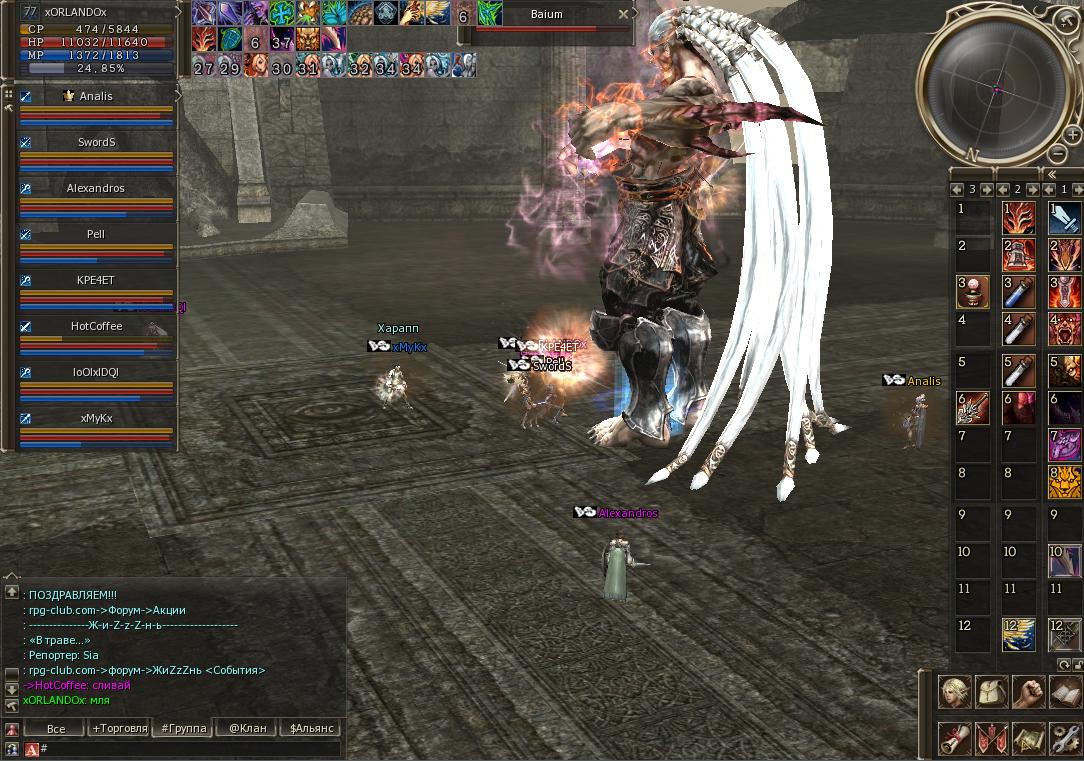The image size is (1084, 761).
Task: Open the inventory bag button
Action: tap(990, 692)
